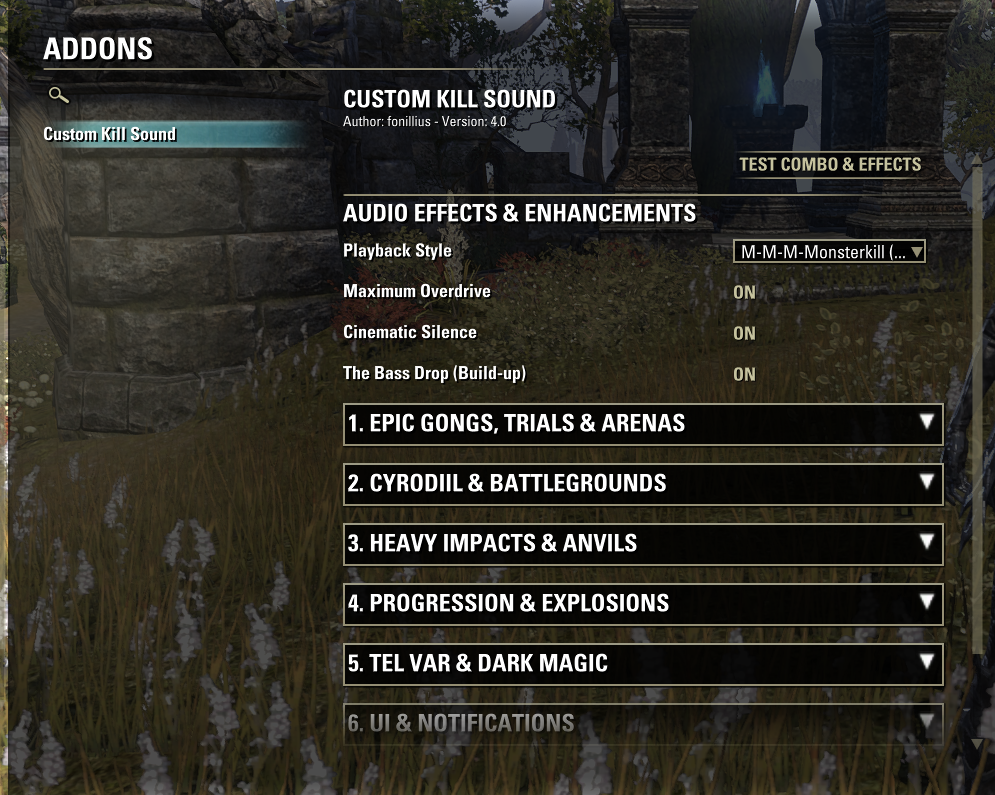Click Test Combo & Effects button
The image size is (995, 795).
[x=830, y=164]
